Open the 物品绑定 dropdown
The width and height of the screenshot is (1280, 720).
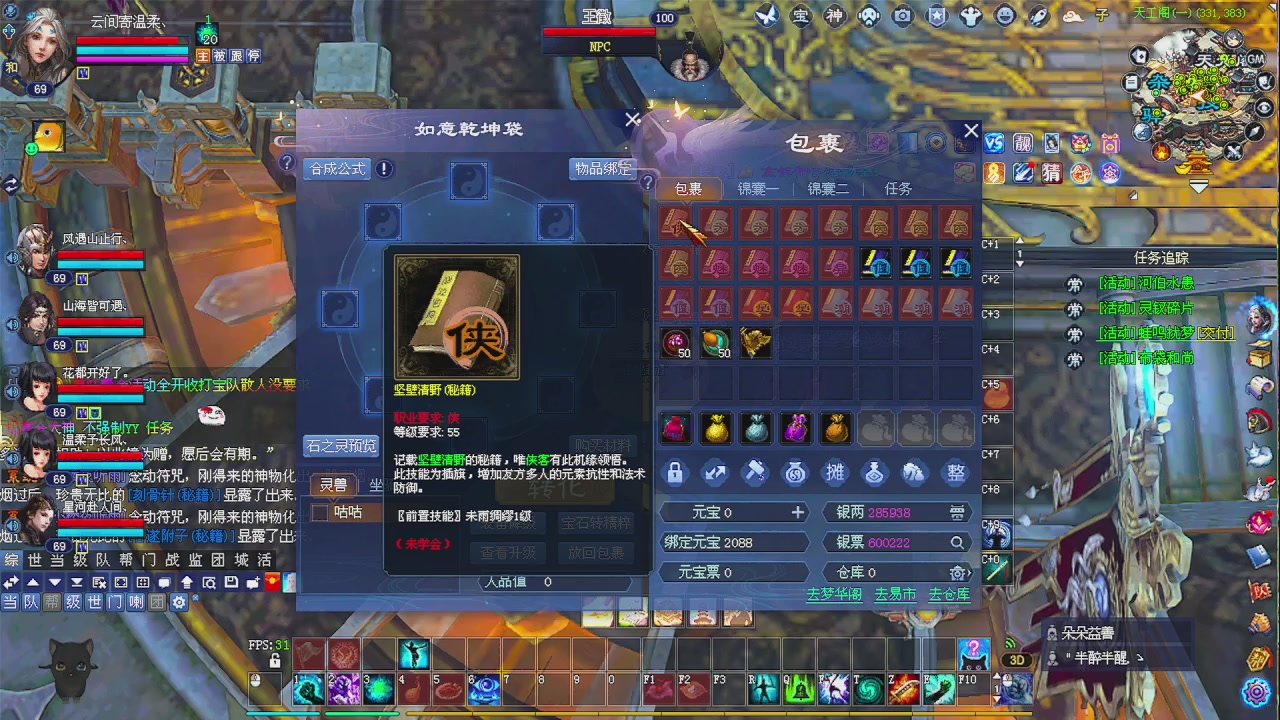[x=602, y=169]
